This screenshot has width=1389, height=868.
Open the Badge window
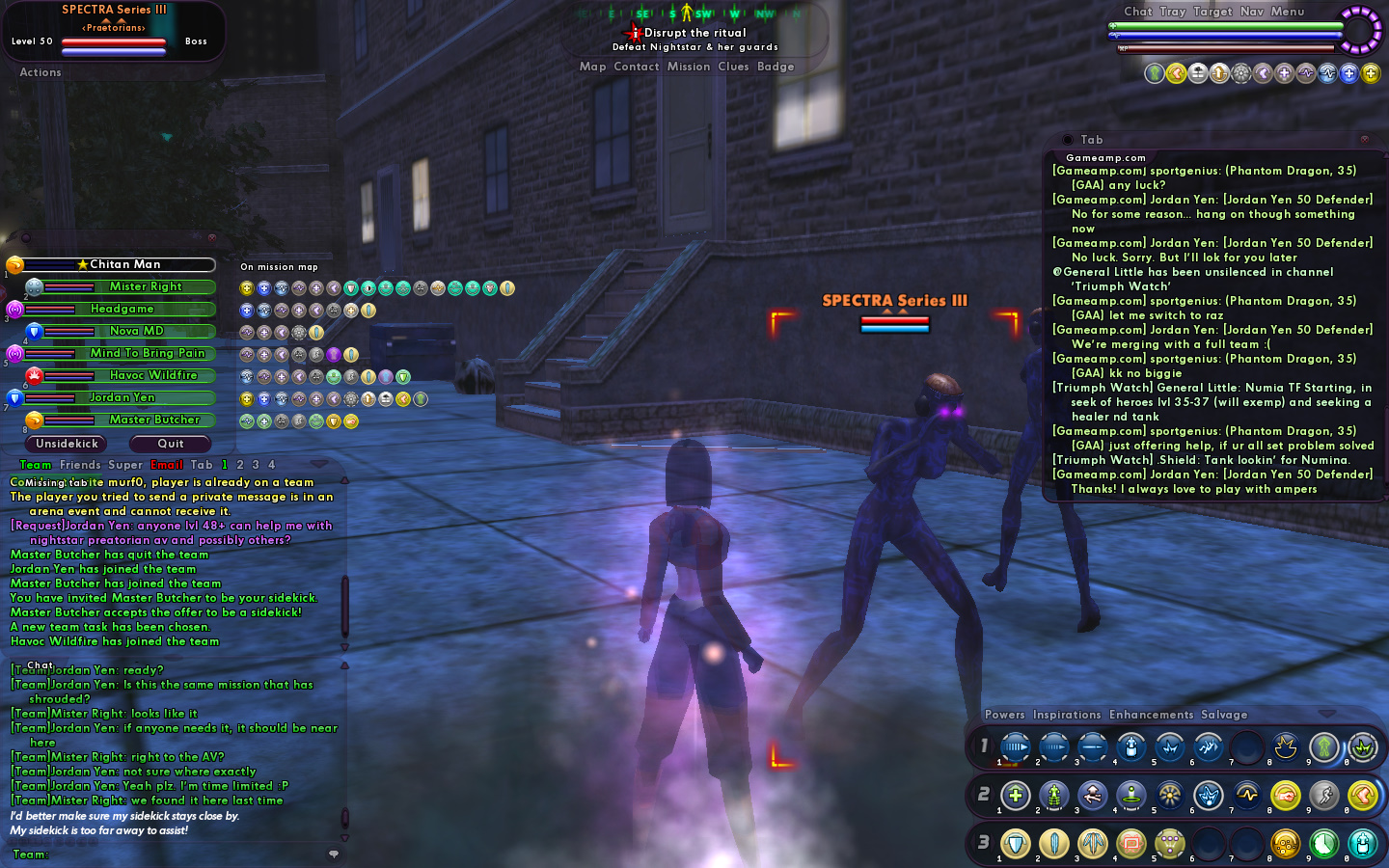pyautogui.click(x=776, y=67)
